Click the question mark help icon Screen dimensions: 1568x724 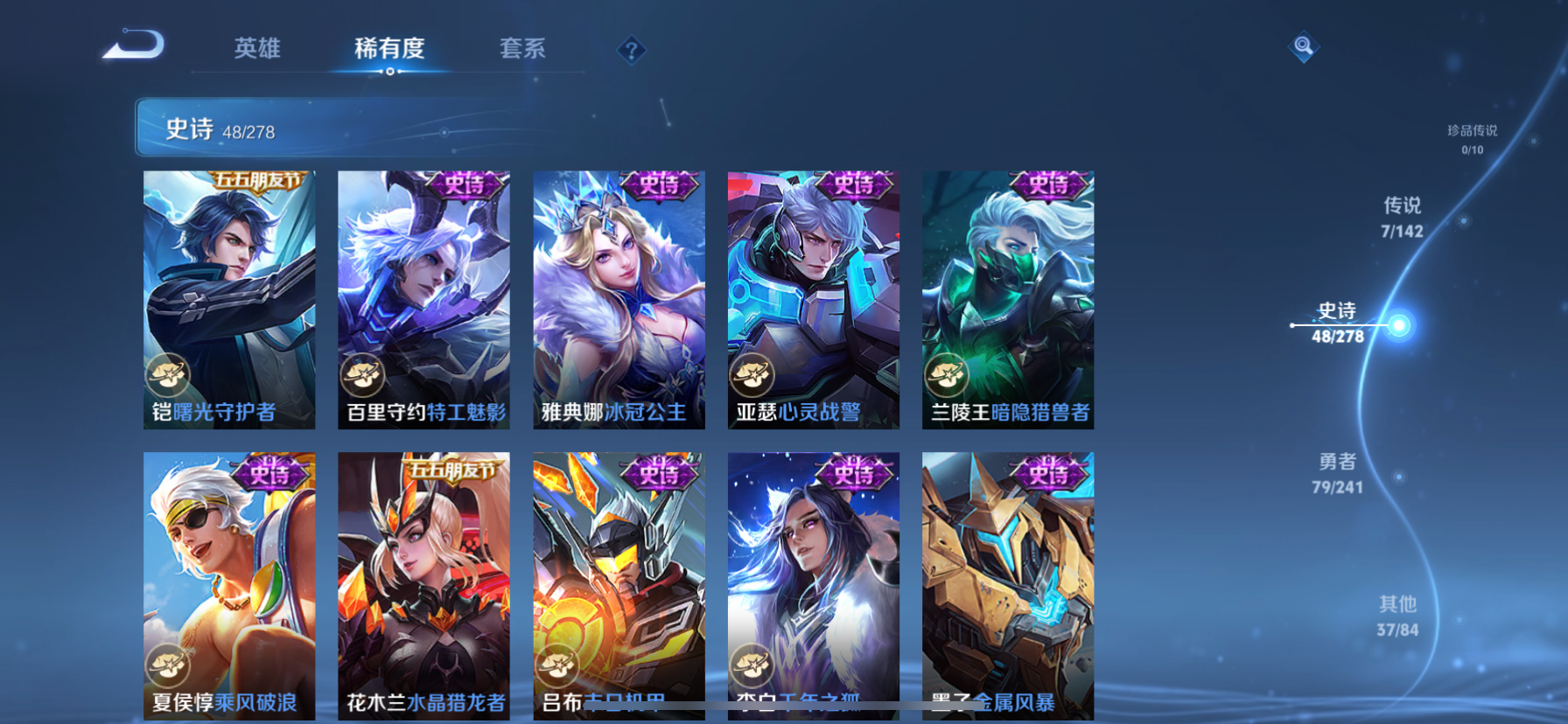632,50
